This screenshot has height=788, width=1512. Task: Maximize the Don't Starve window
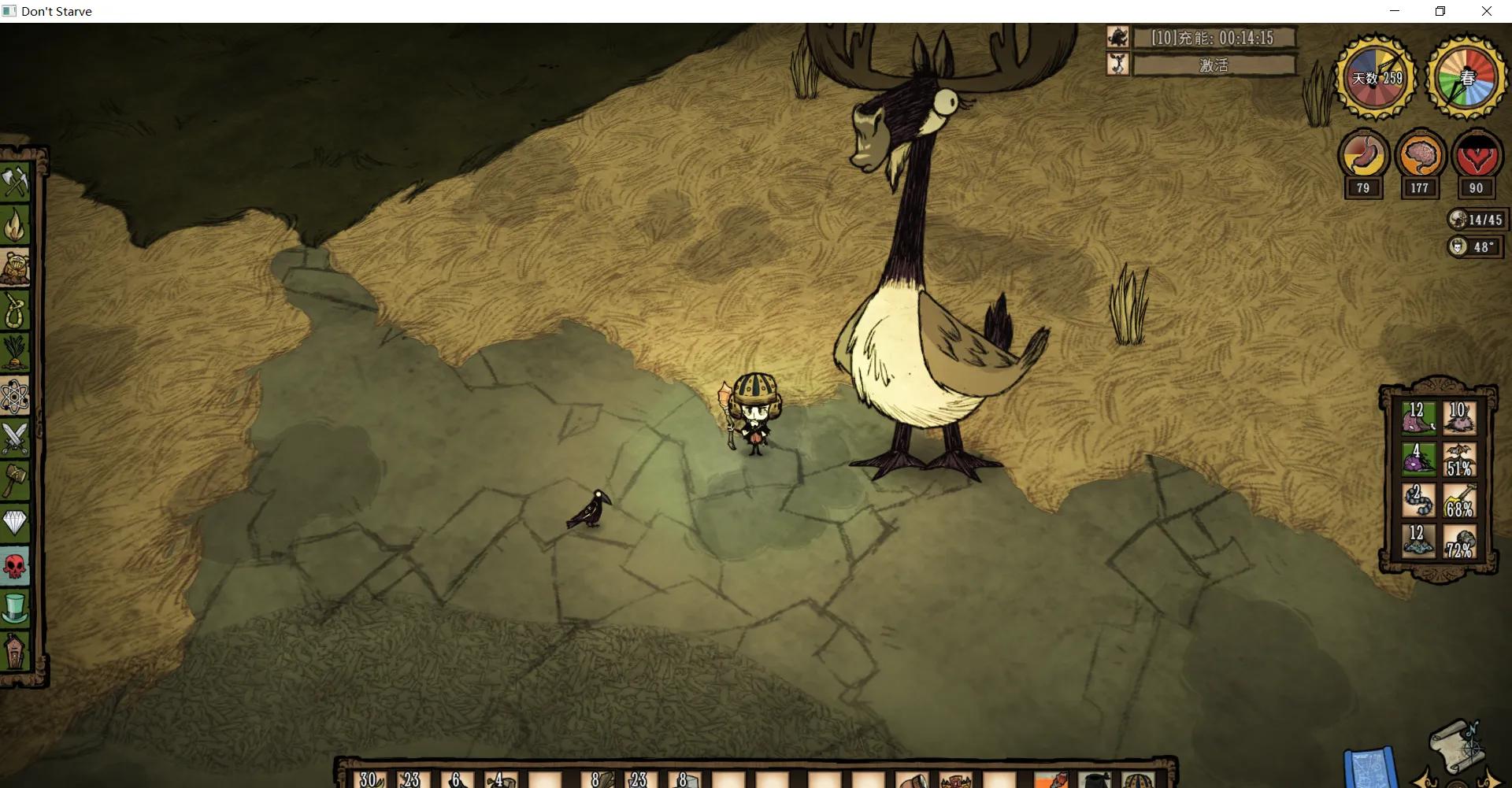pos(1440,11)
